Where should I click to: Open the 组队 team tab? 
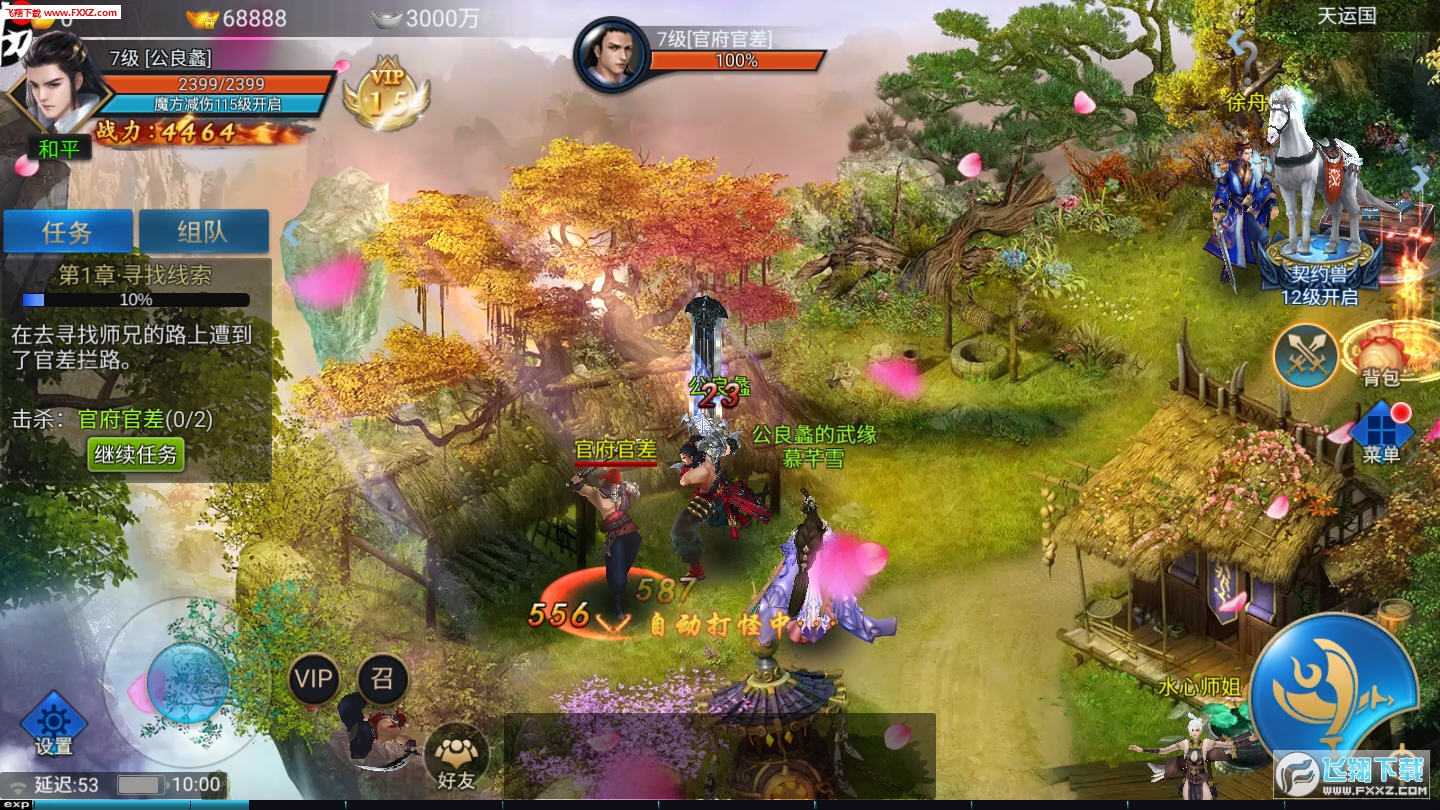coord(204,232)
